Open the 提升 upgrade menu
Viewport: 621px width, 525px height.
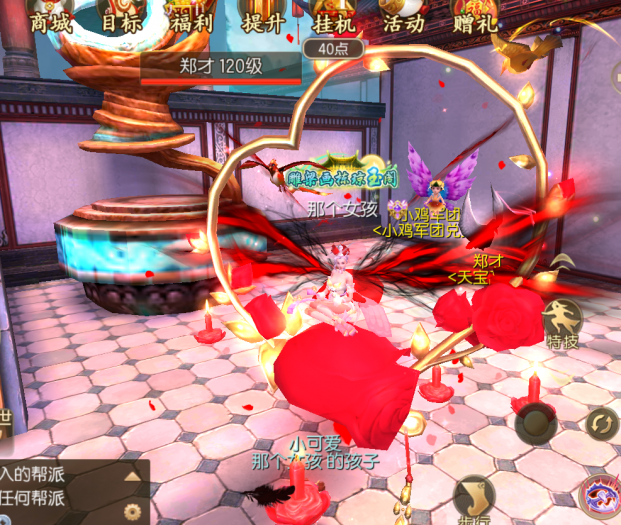263,20
